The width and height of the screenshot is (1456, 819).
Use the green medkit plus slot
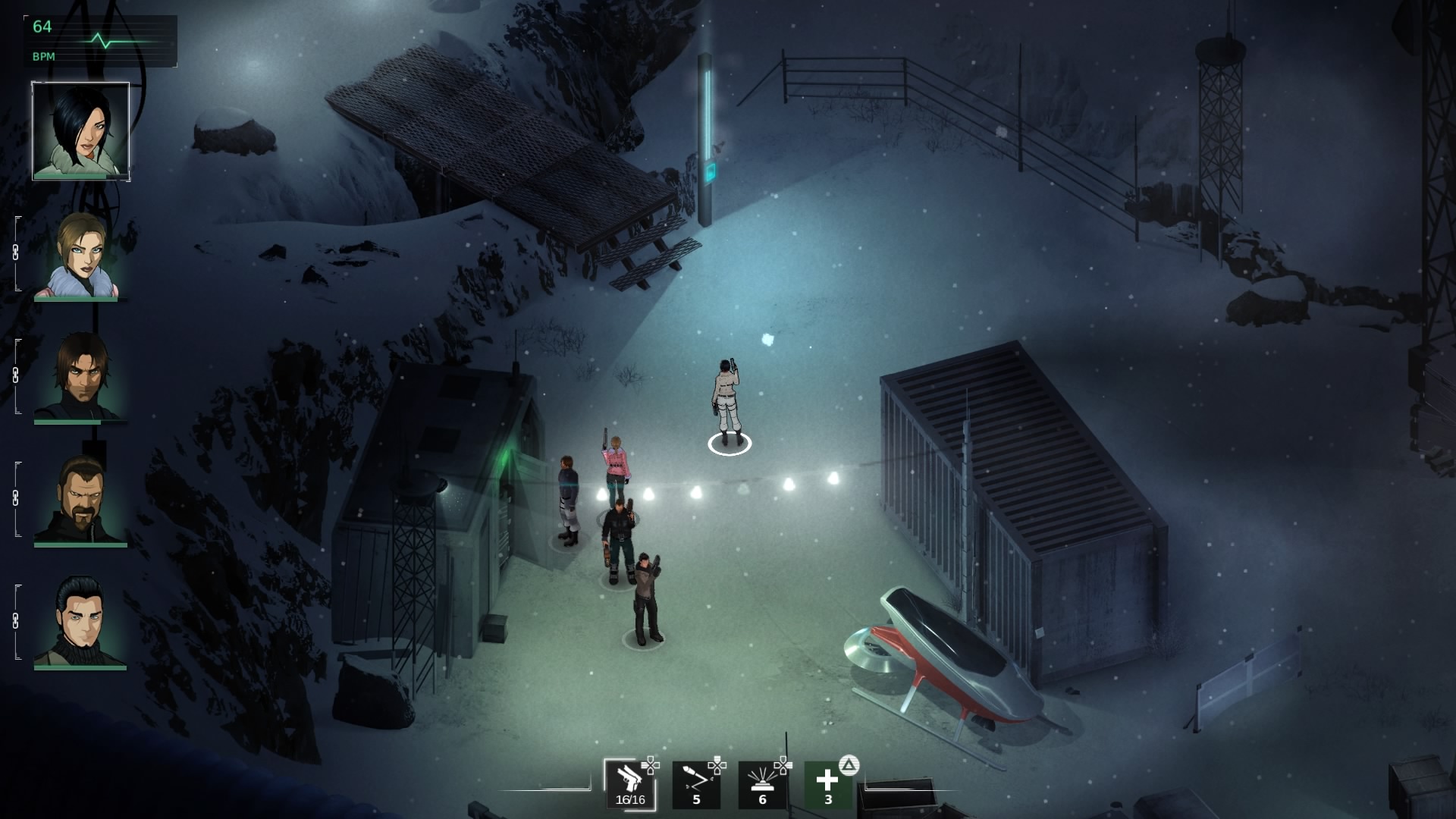(x=827, y=784)
